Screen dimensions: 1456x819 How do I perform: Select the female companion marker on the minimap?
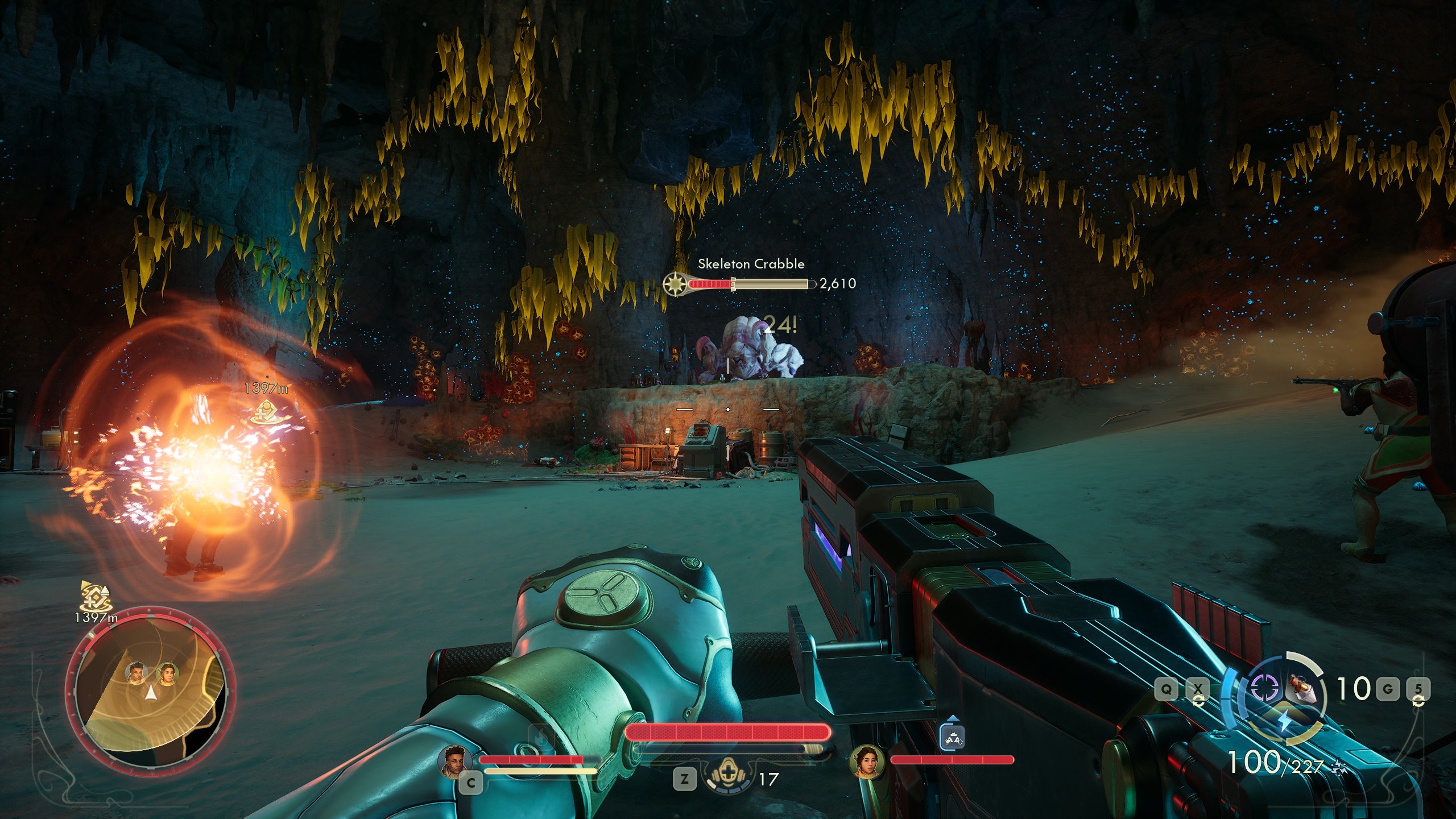pos(167,673)
